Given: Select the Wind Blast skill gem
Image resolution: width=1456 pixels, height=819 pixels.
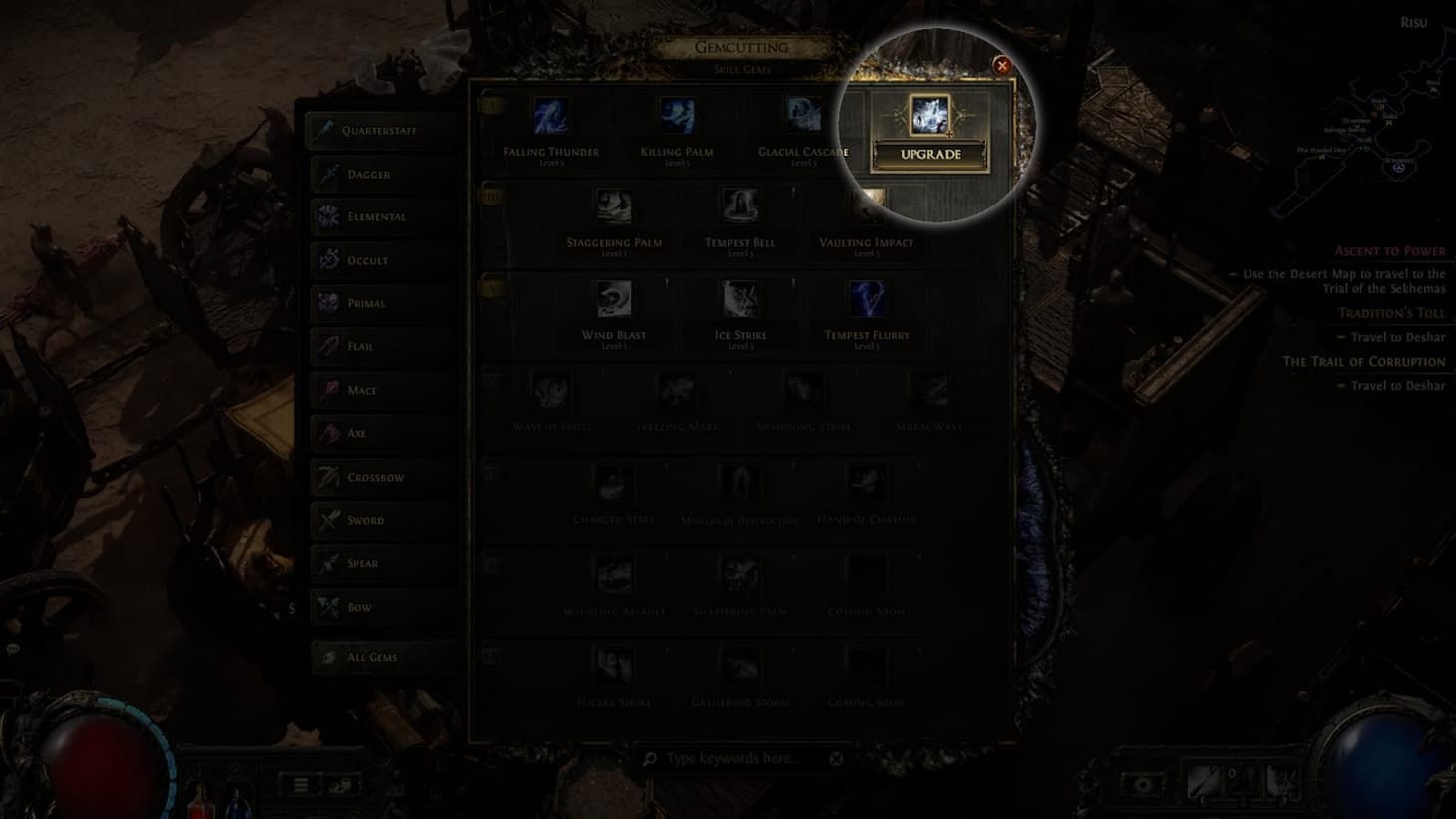Looking at the screenshot, I should point(615,299).
